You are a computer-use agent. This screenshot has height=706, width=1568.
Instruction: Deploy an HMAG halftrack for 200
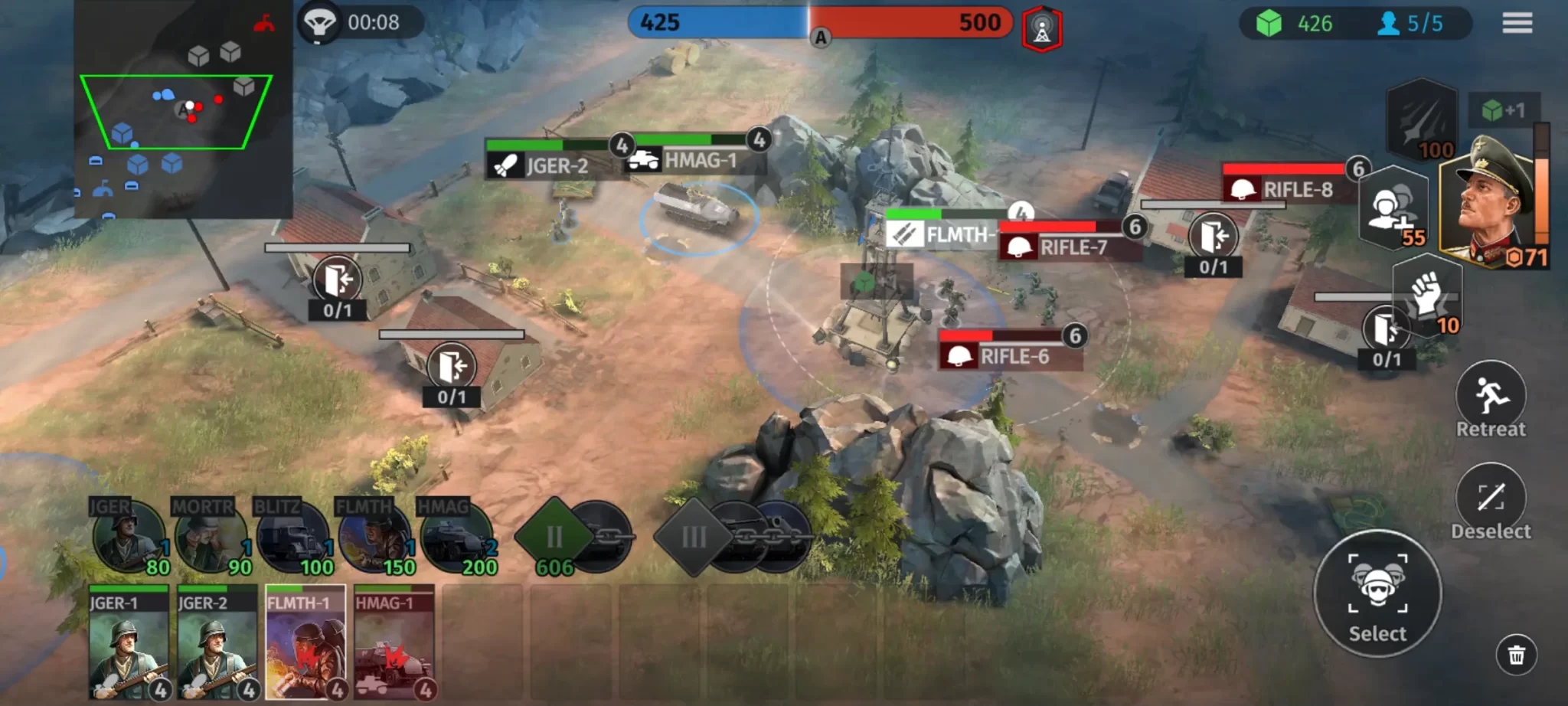pos(457,538)
